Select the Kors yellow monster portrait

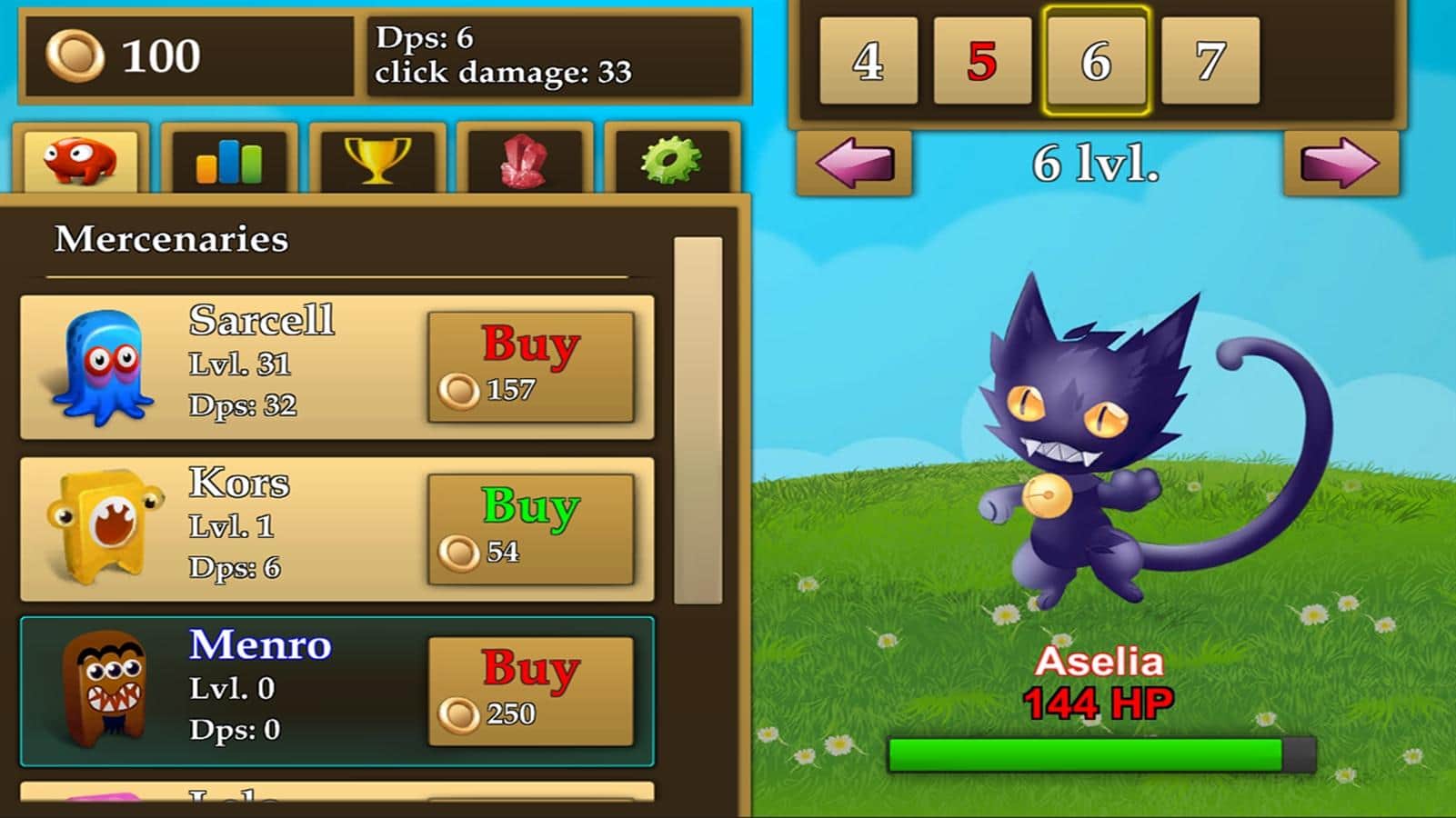105,527
